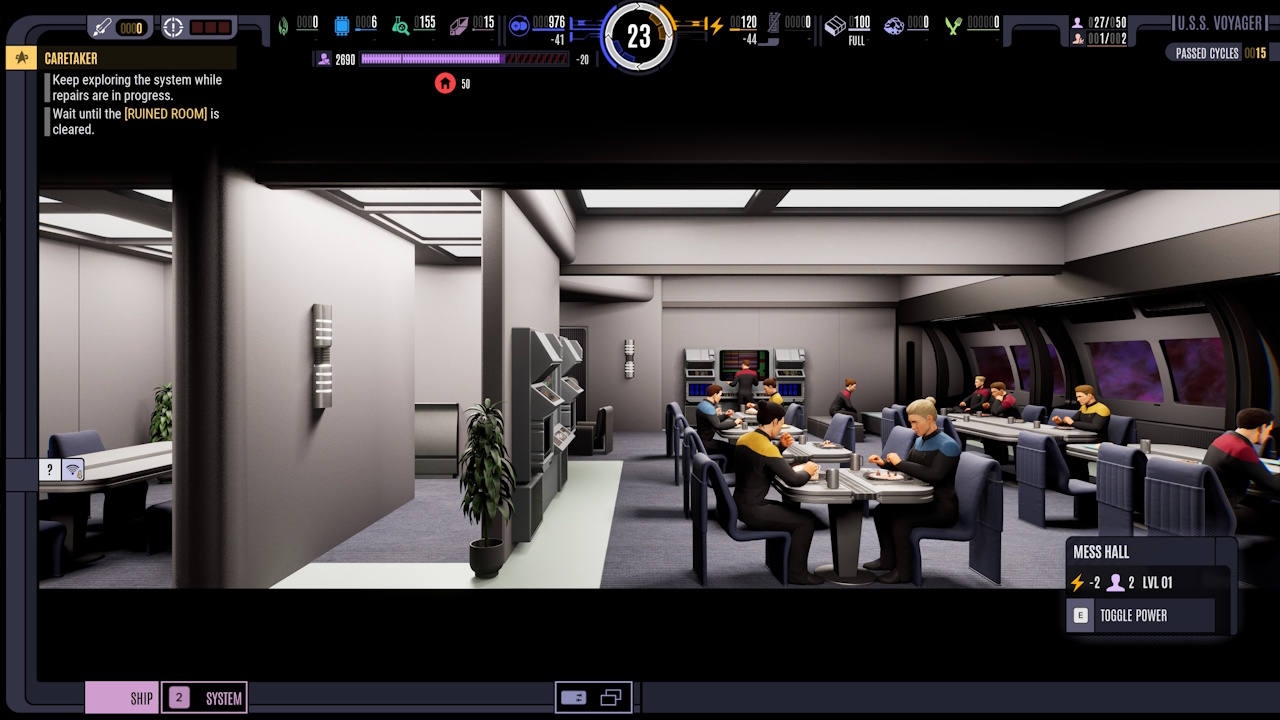
Task: Click the central cycle dial showing 23
Action: 640,36
